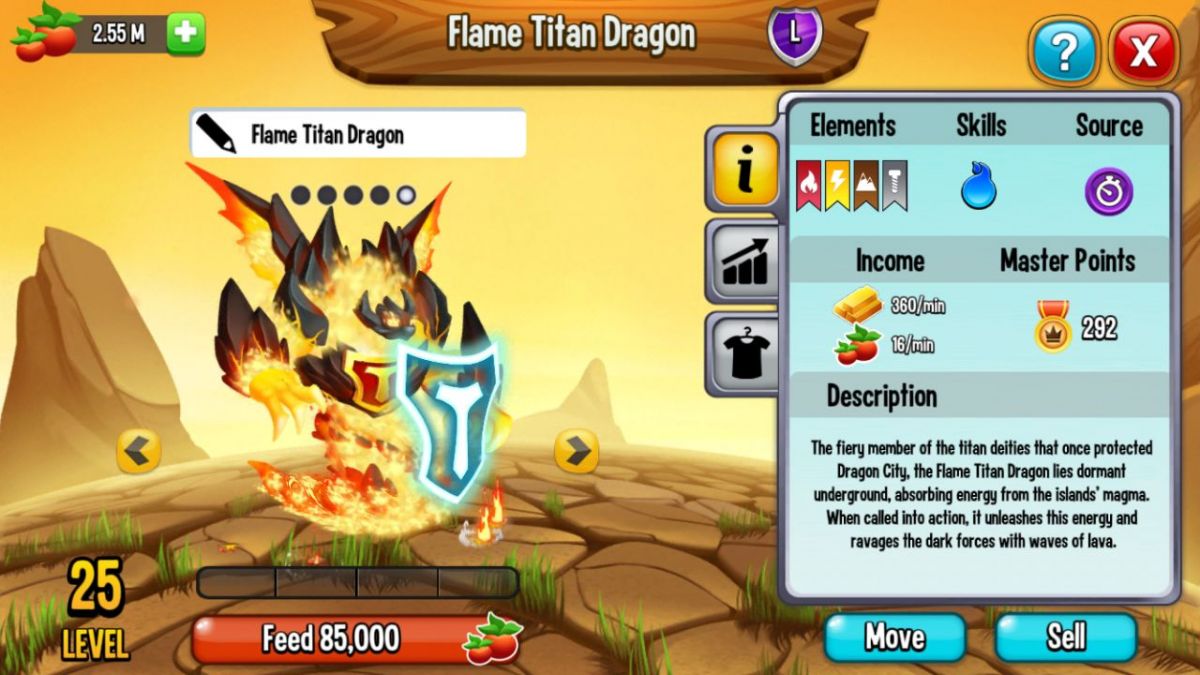Tap the Master Points medal icon
The width and height of the screenshot is (1200, 675).
[x=1053, y=327]
